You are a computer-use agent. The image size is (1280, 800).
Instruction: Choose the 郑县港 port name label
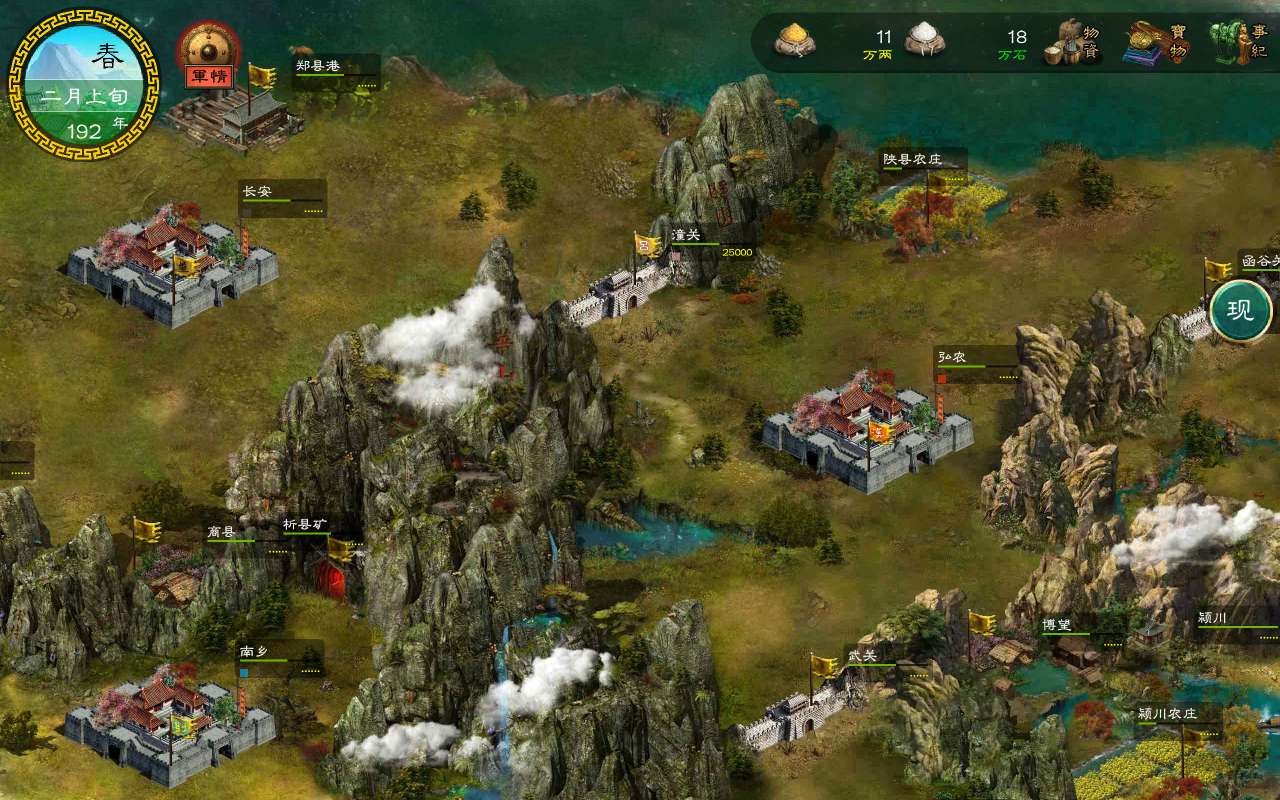318,66
